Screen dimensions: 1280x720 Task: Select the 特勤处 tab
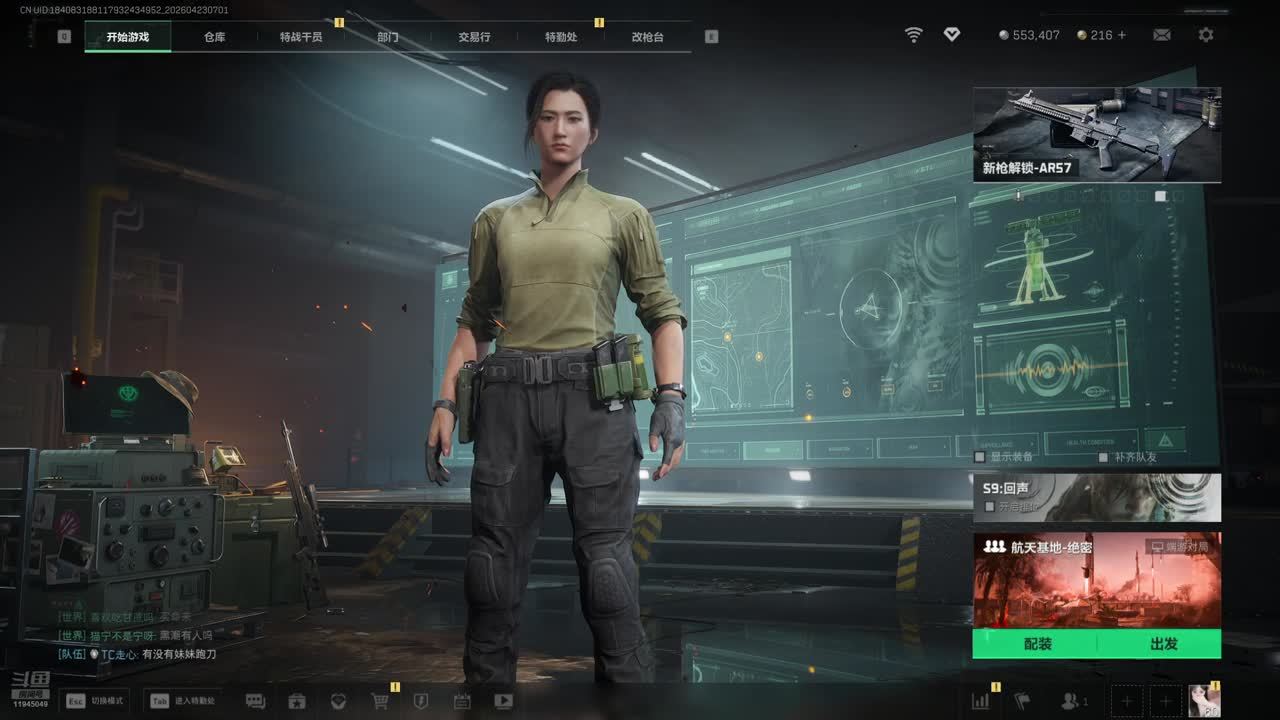pyautogui.click(x=561, y=37)
